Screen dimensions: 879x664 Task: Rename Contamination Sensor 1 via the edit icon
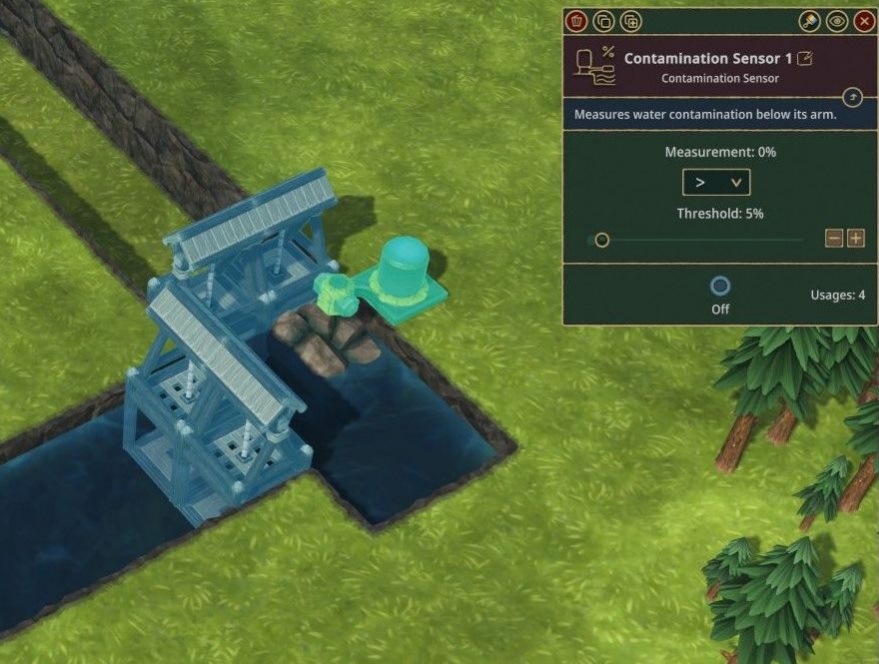804,59
